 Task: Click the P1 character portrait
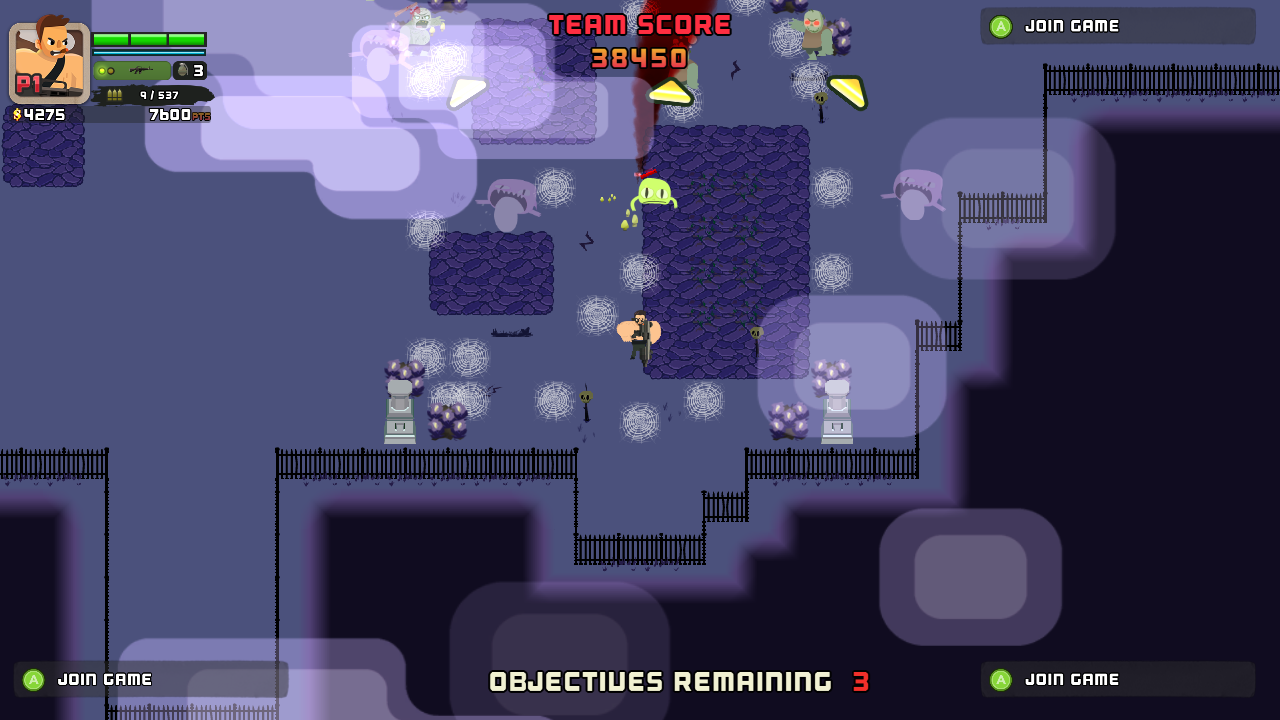pos(50,62)
